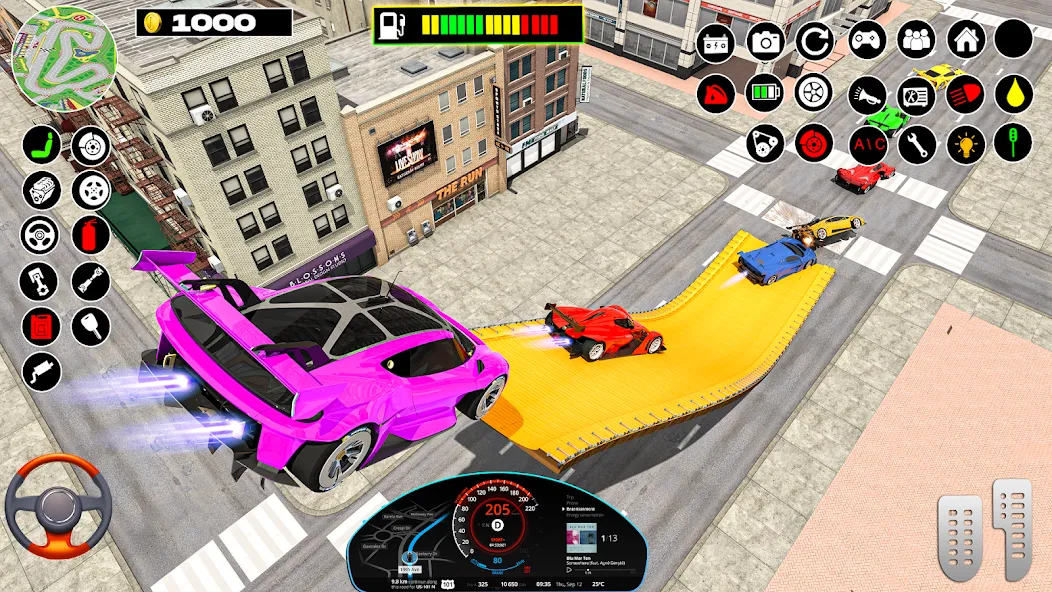Click the yellow oil drop icon

(1013, 94)
